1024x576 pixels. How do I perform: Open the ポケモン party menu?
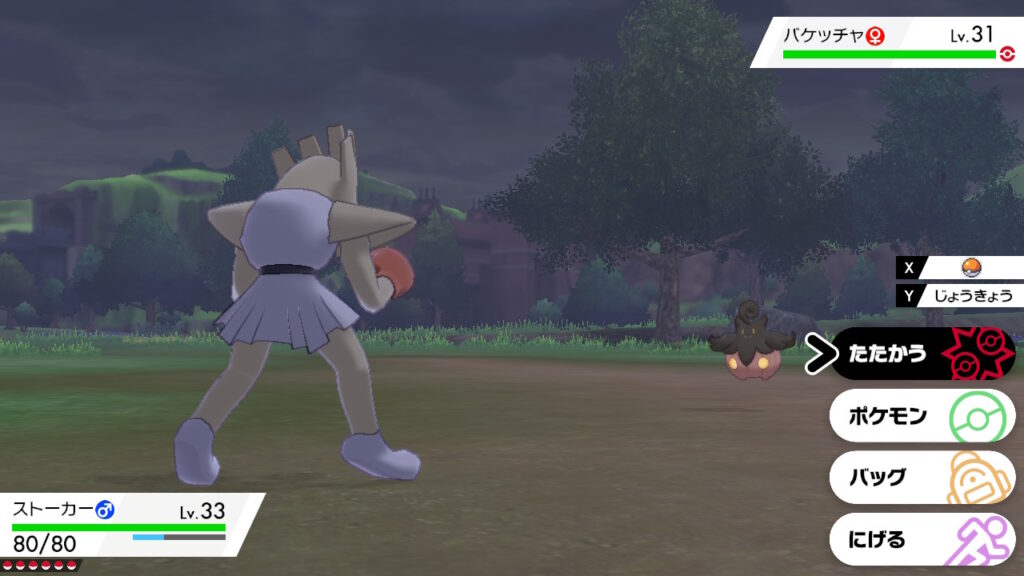tap(920, 416)
